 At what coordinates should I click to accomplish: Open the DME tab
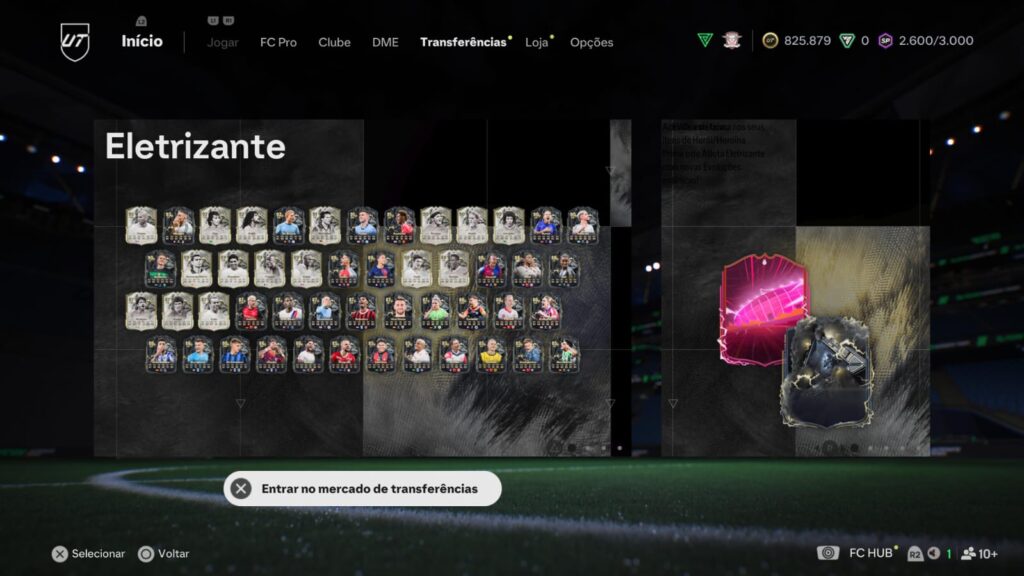[385, 43]
